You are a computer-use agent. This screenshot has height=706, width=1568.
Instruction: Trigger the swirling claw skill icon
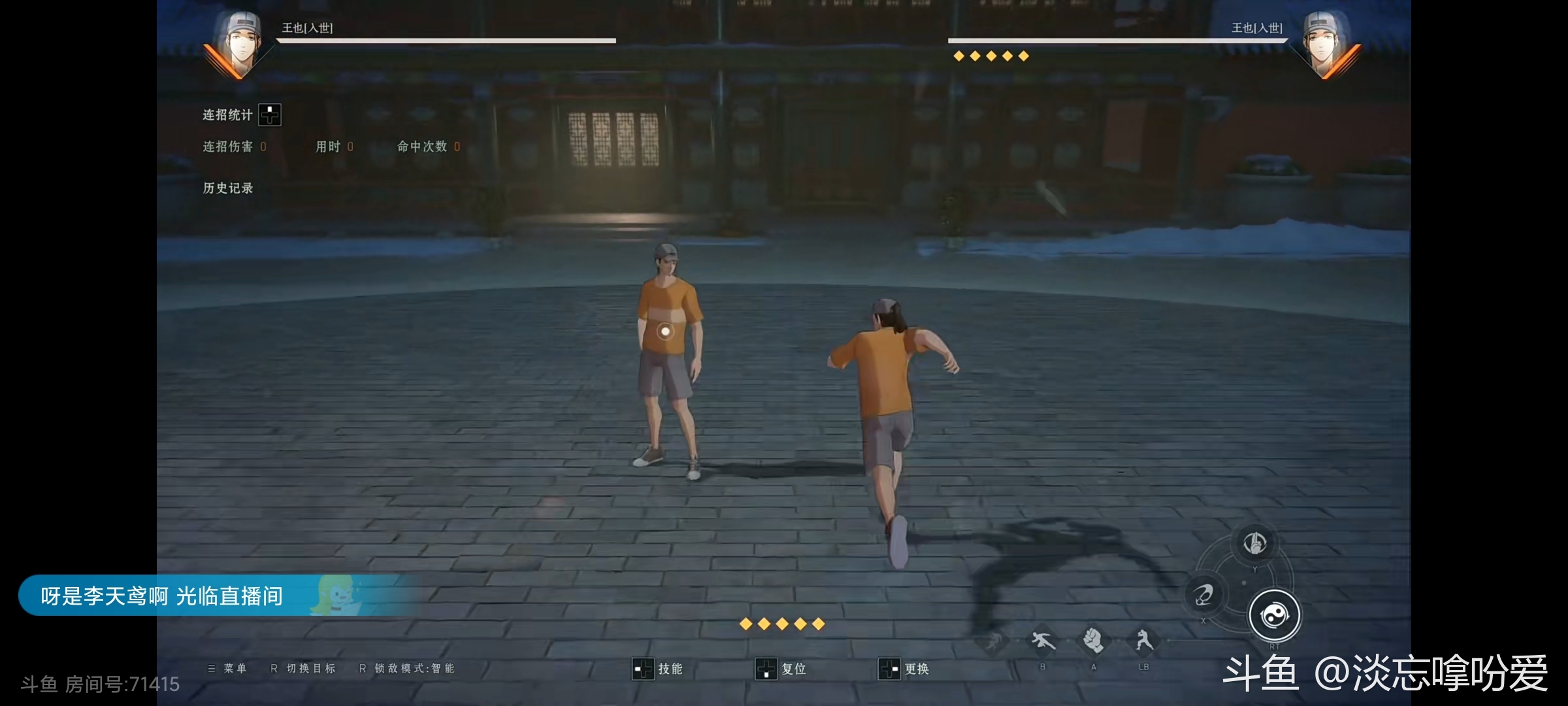1203,594
